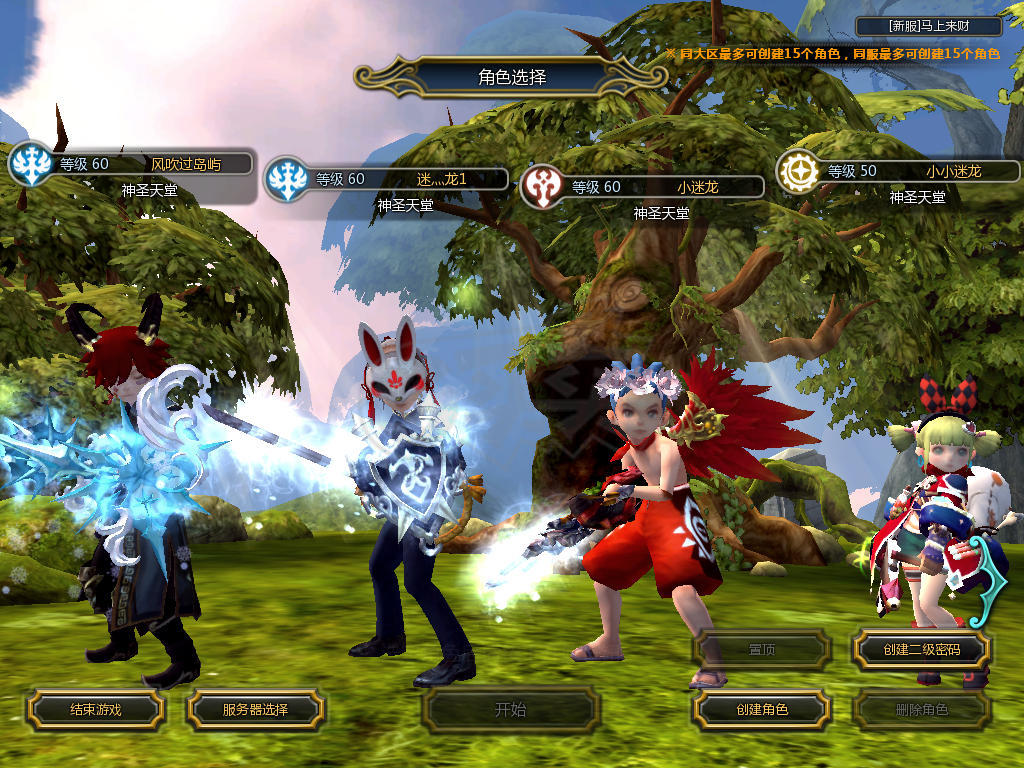Start the game with 开始 button
The image size is (1024, 768).
point(510,710)
